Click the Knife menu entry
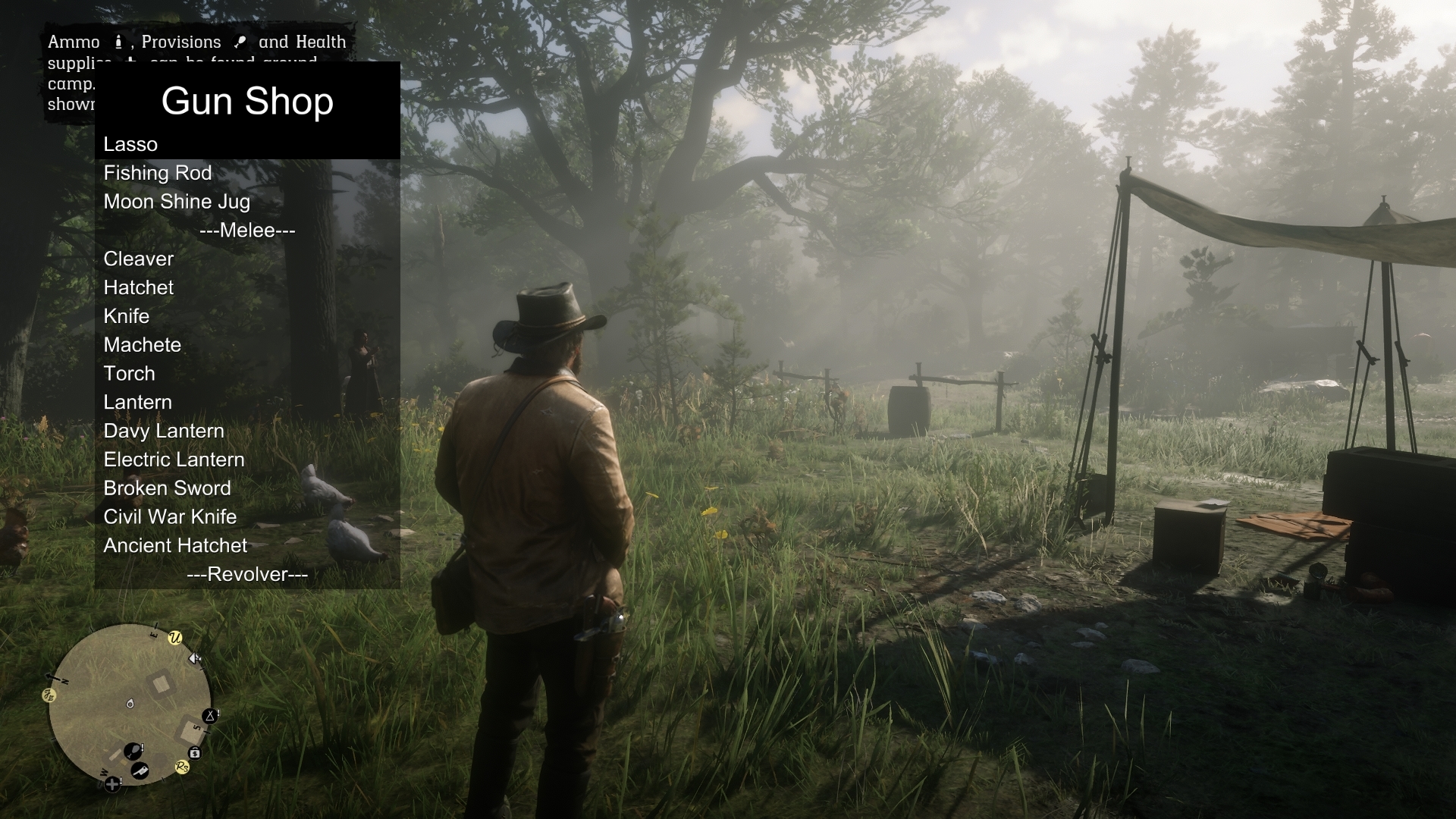Viewport: 1456px width, 819px height. click(x=127, y=316)
